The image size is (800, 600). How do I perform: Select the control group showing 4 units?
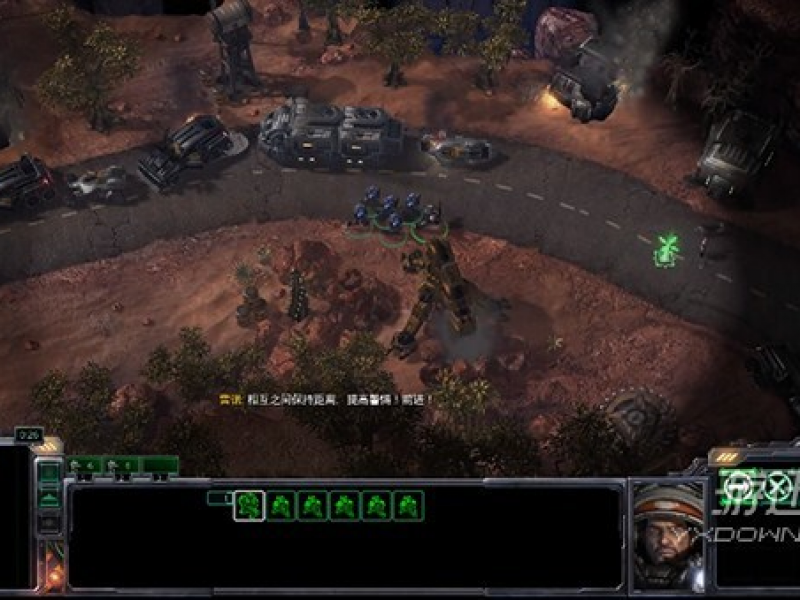[83, 465]
